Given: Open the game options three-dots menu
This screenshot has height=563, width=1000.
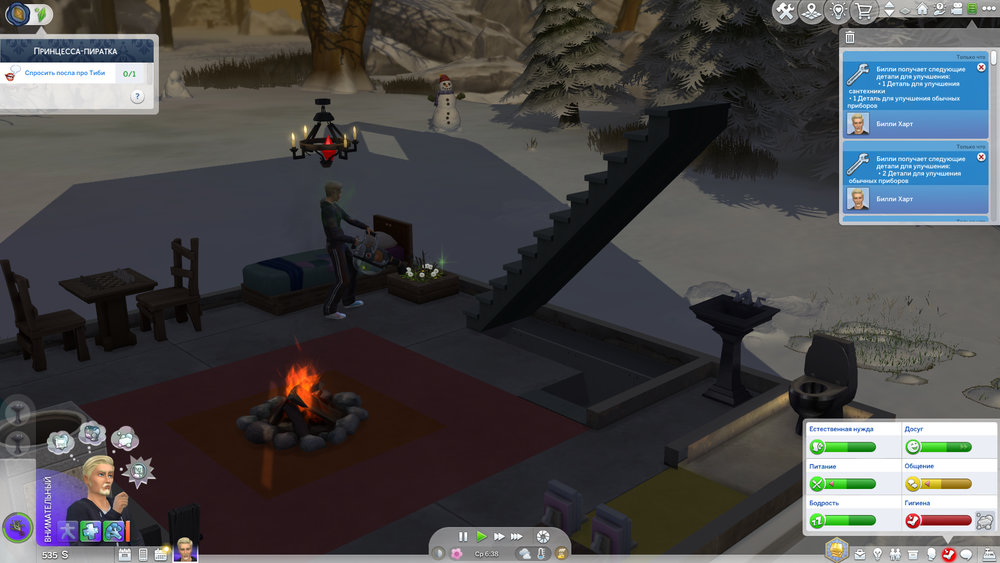Looking at the screenshot, I should coord(988,10).
